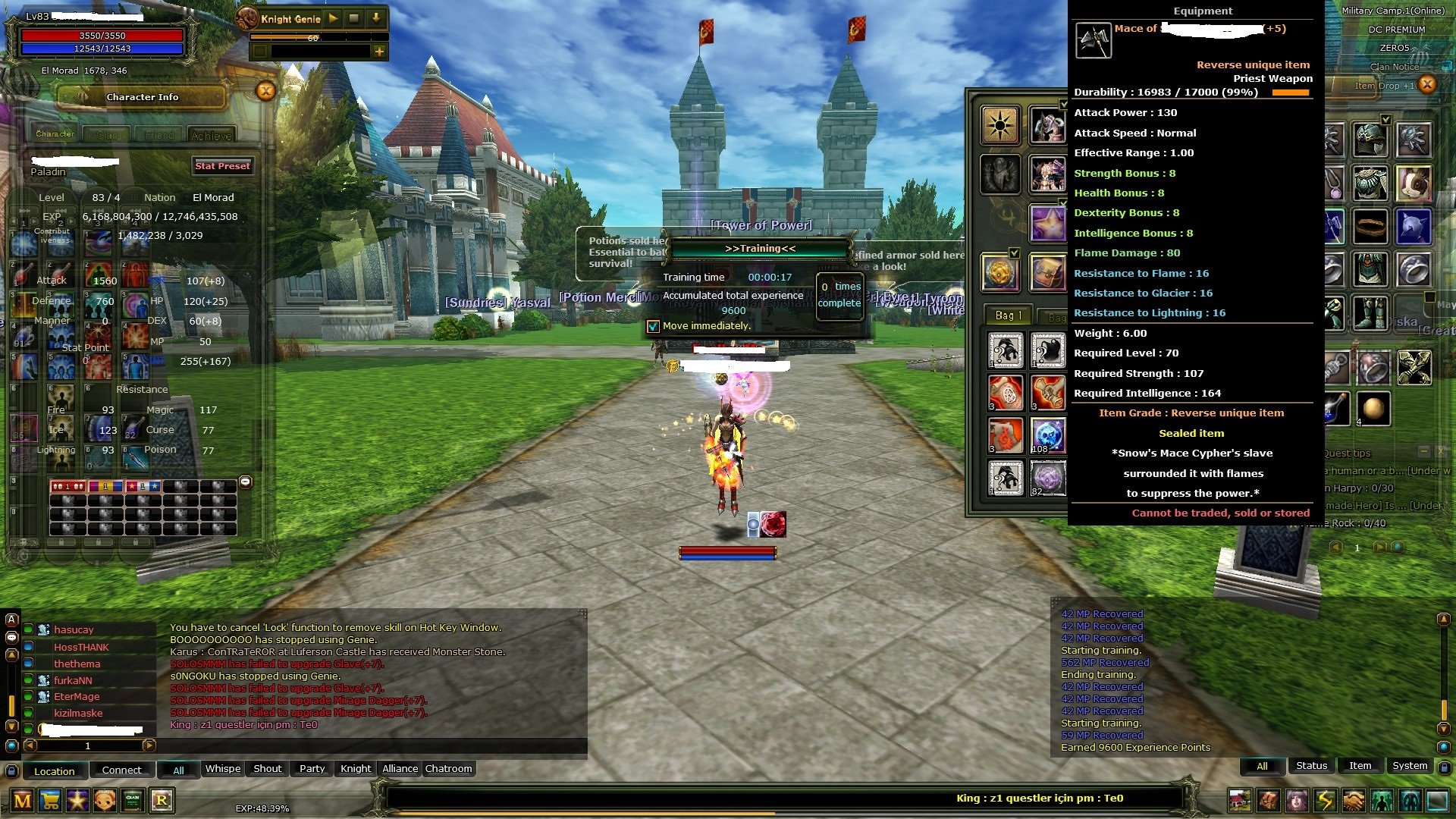
Task: Toggle the checkmark above the armor Genie item
Action: click(x=1063, y=104)
